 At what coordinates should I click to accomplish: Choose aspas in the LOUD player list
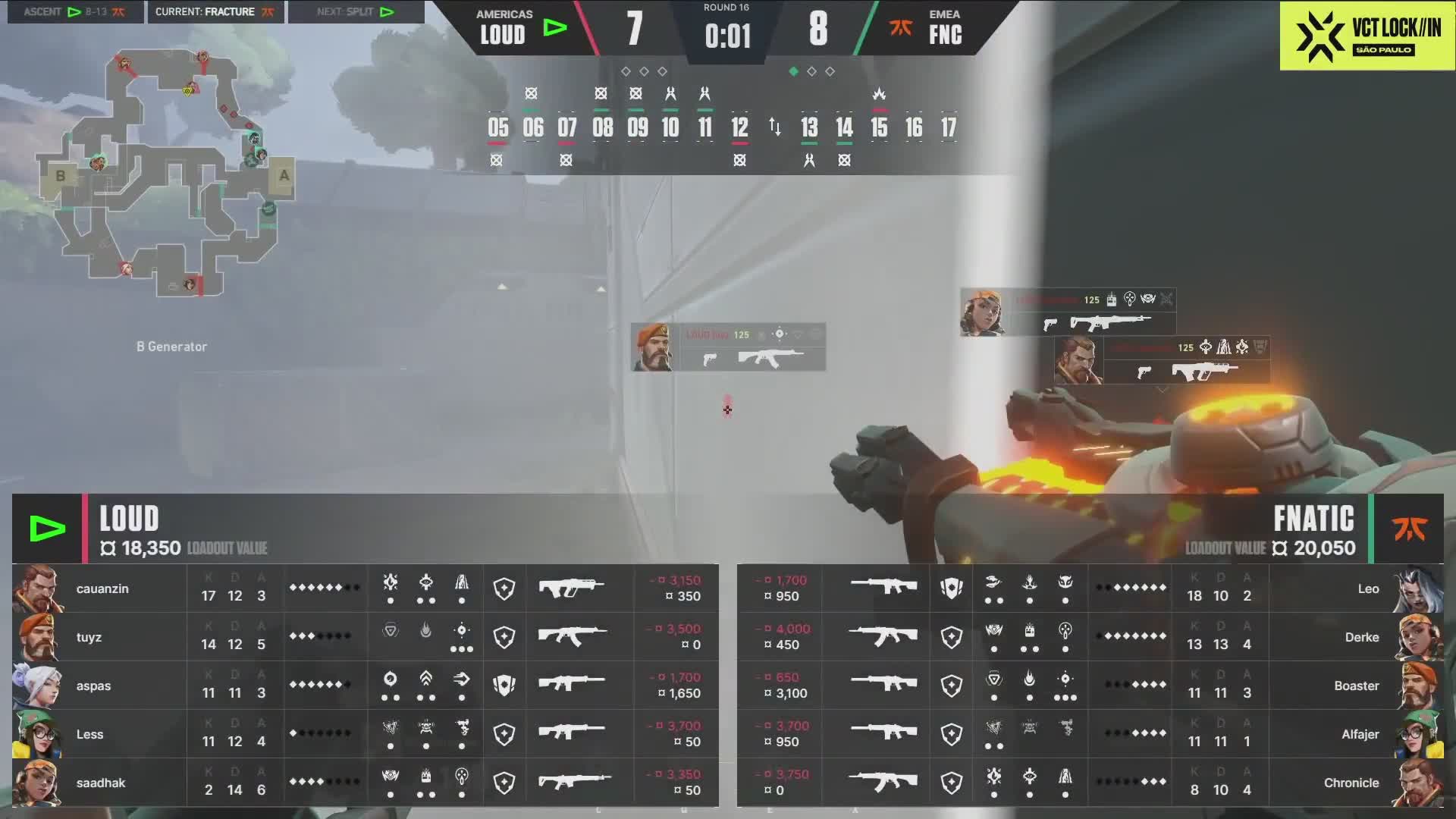tap(93, 686)
